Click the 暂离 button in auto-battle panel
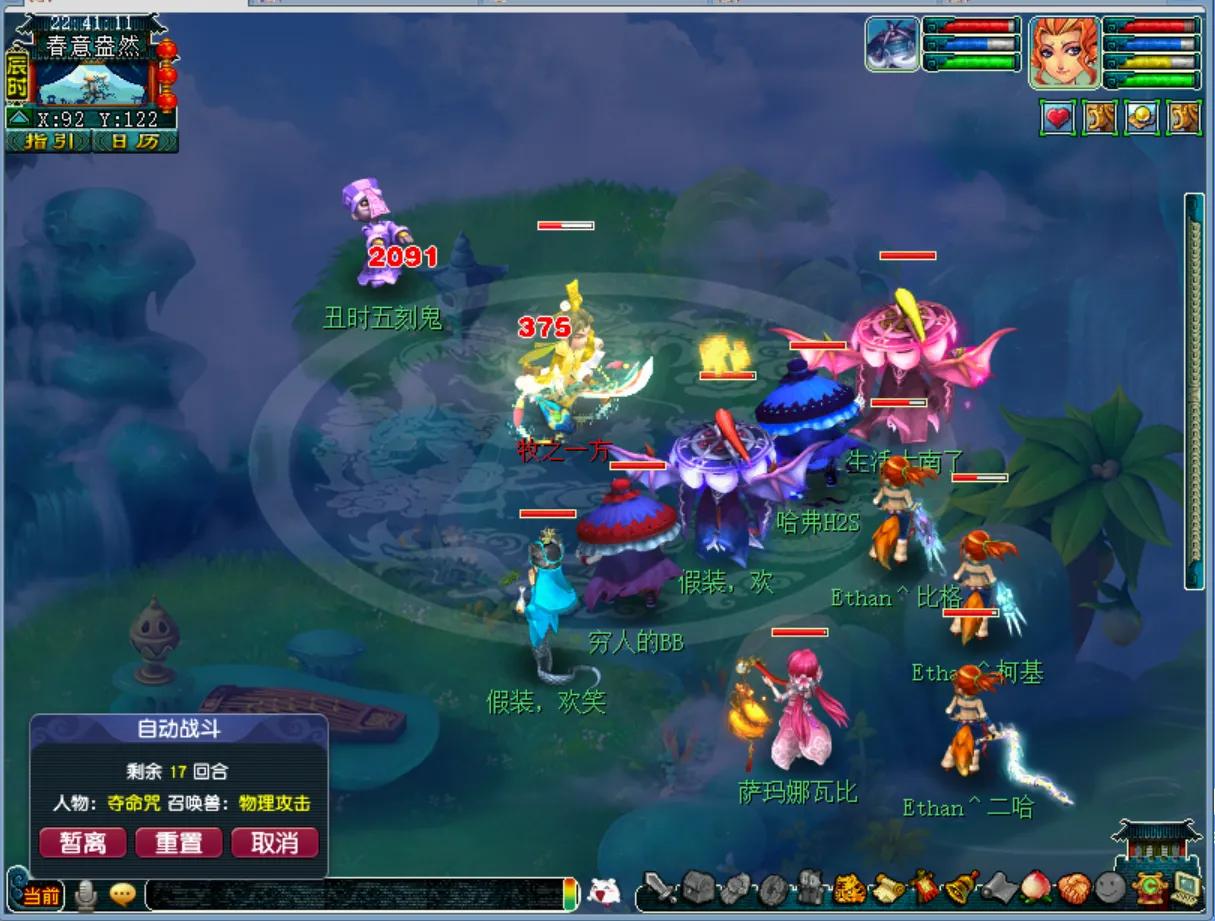Image resolution: width=1215 pixels, height=921 pixels. point(82,842)
